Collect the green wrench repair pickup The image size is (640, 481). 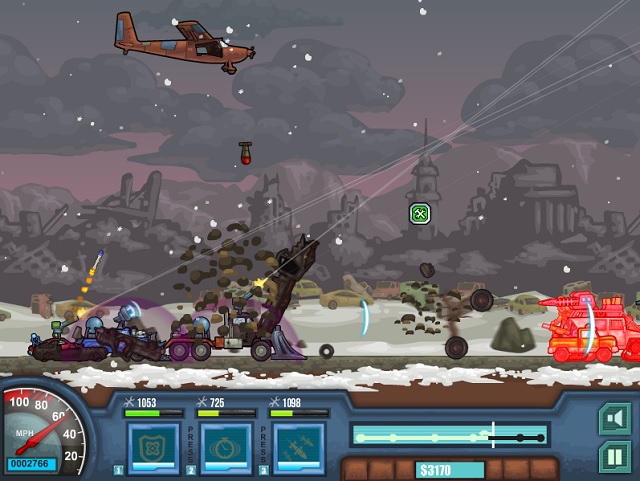420,213
